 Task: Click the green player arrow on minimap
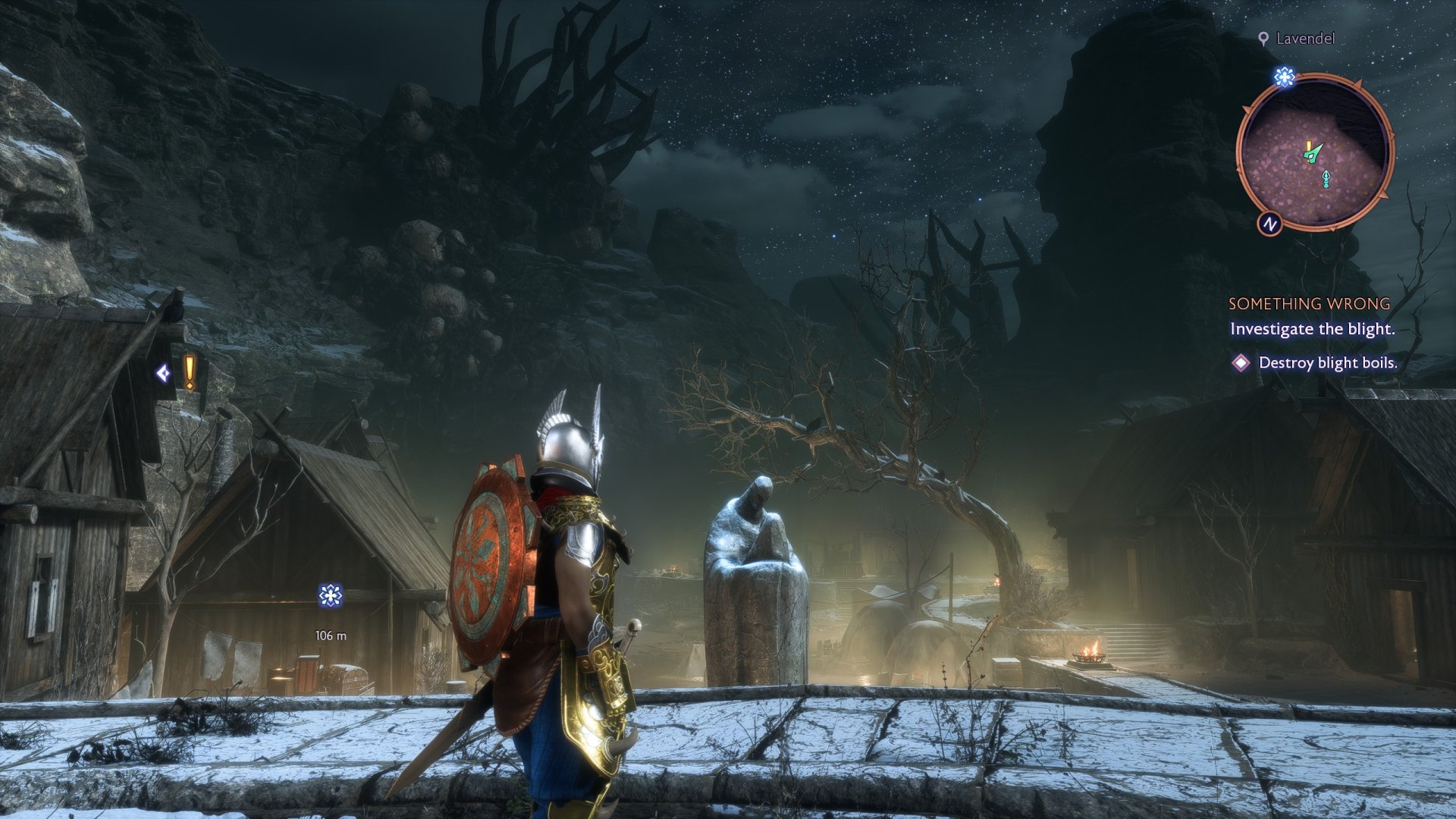coord(1313,152)
